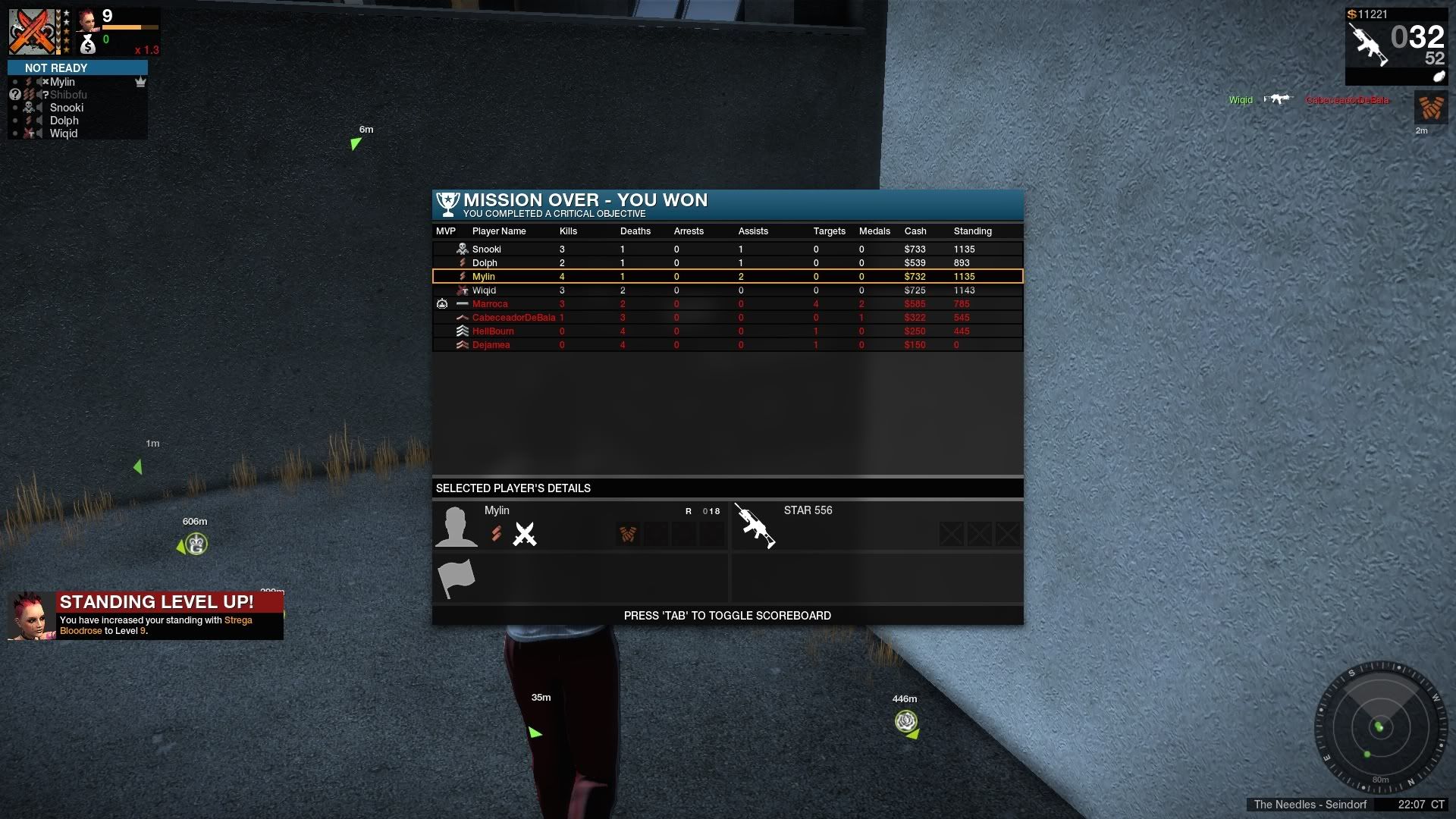Select Shibofu in the team list

68,95
